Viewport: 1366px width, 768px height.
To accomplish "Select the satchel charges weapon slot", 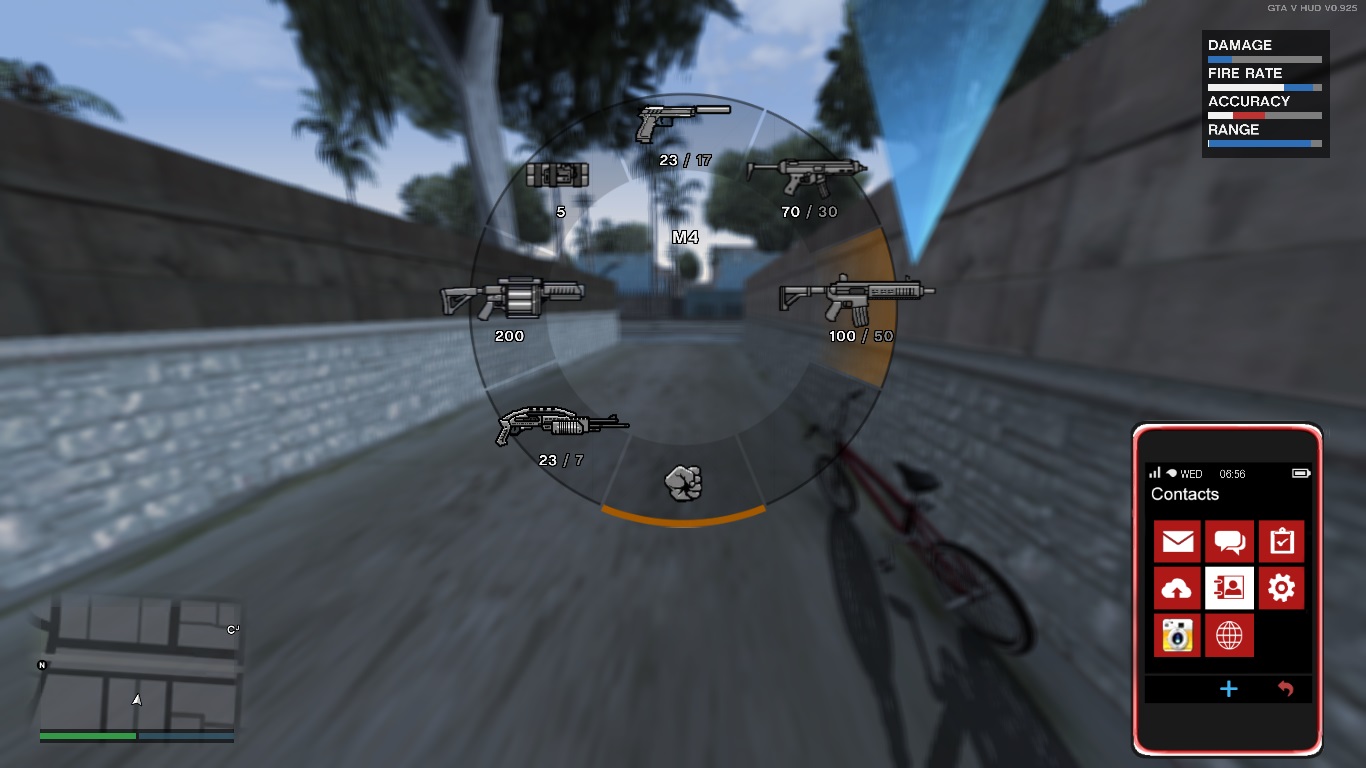I will point(560,176).
